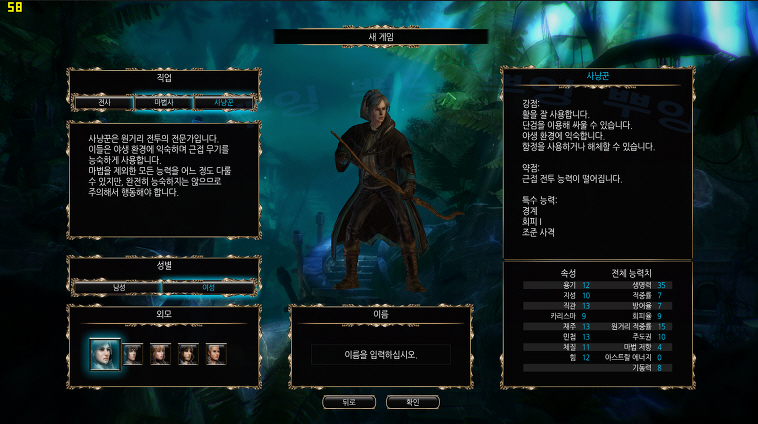Image resolution: width=758 pixels, height=424 pixels.
Task: Go back with the 뒤로 button
Action: [x=349, y=402]
